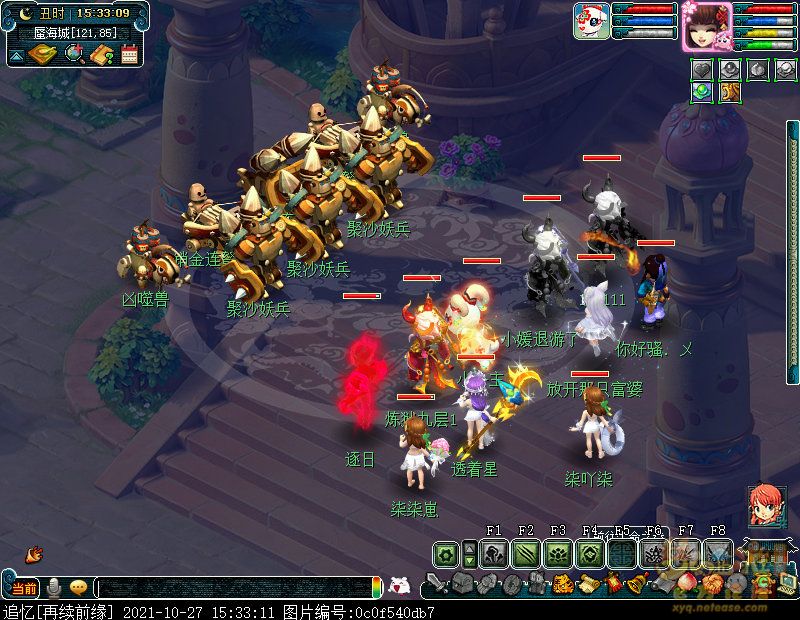Focus the chat input box
The width and height of the screenshot is (800, 620).
[235, 588]
